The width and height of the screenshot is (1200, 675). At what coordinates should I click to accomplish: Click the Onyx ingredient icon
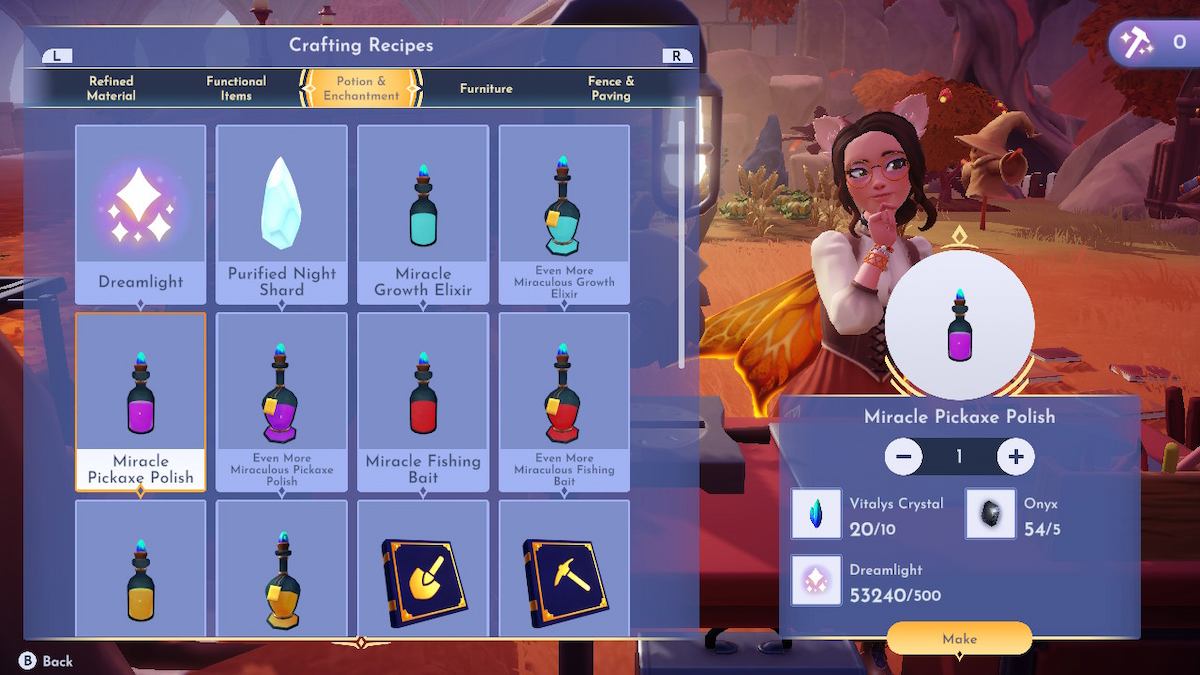(991, 514)
